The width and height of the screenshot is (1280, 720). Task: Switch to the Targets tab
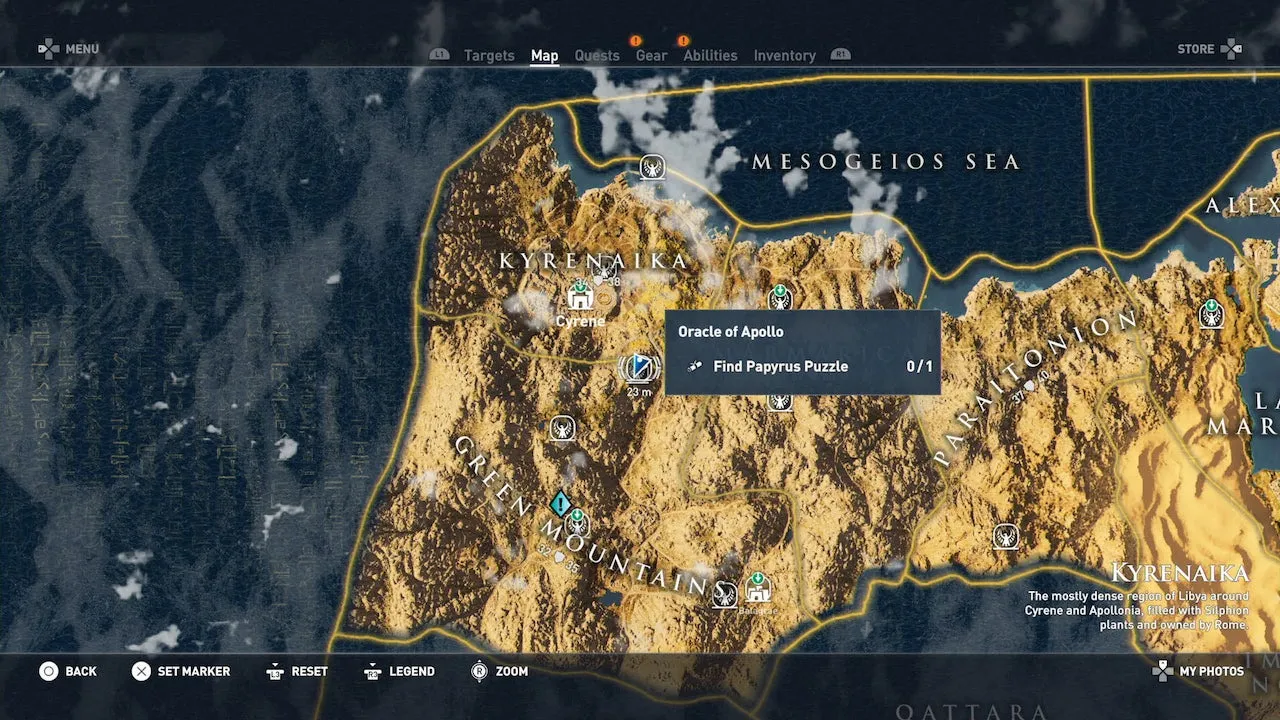pyautogui.click(x=489, y=56)
